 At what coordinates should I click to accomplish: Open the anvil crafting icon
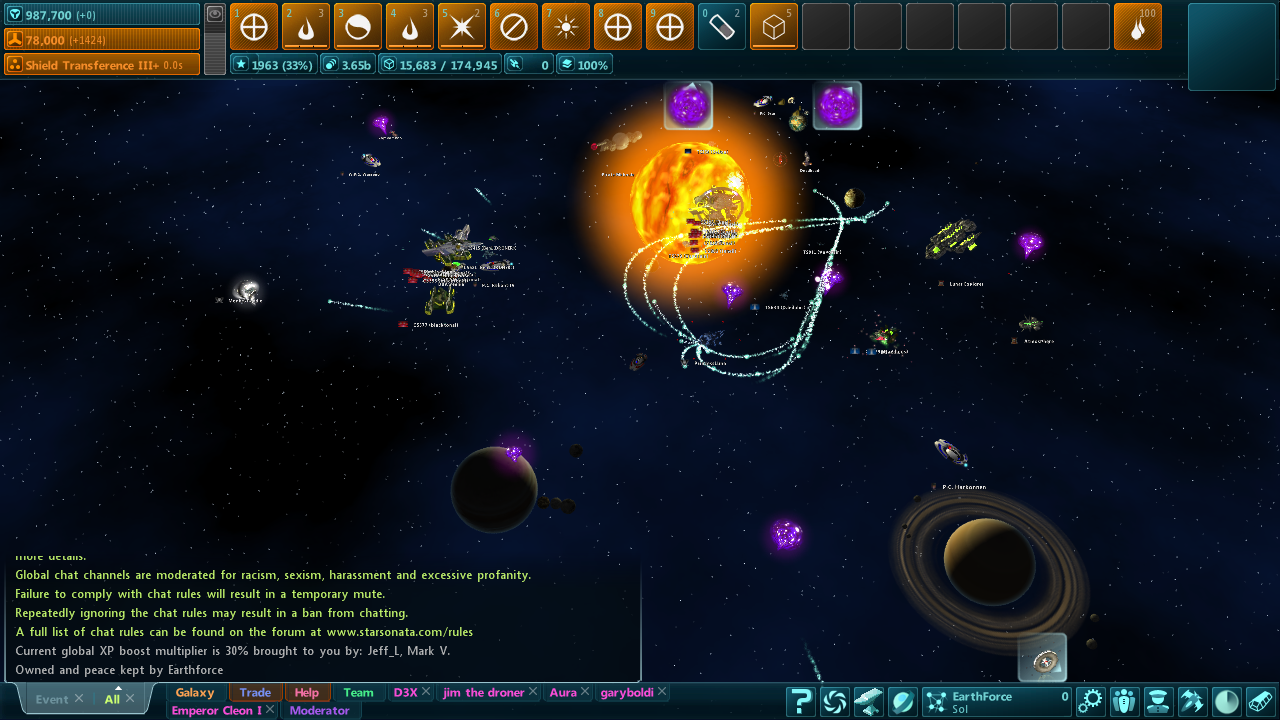pyautogui.click(x=868, y=701)
